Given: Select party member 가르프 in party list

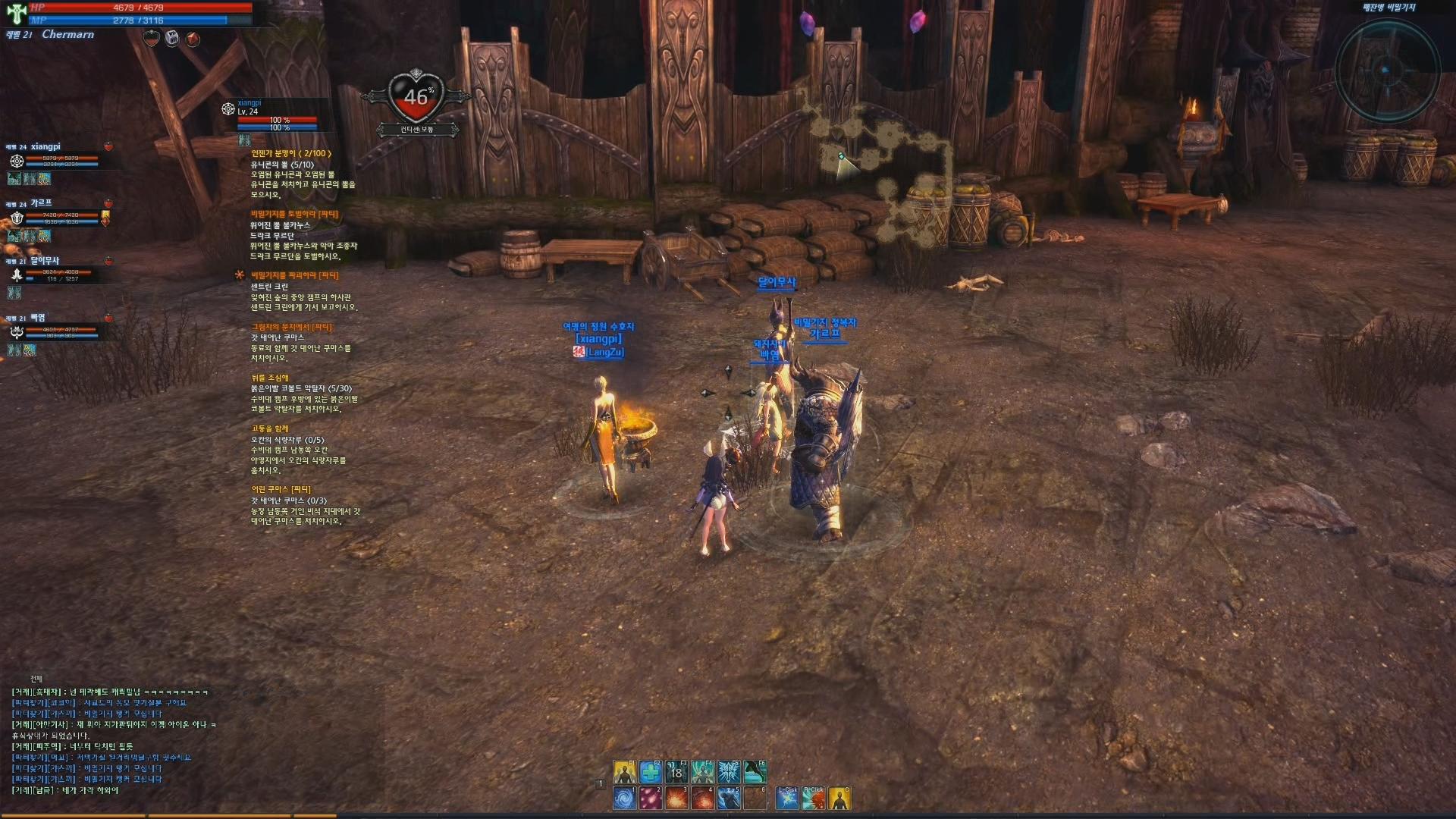Looking at the screenshot, I should coord(42,203).
